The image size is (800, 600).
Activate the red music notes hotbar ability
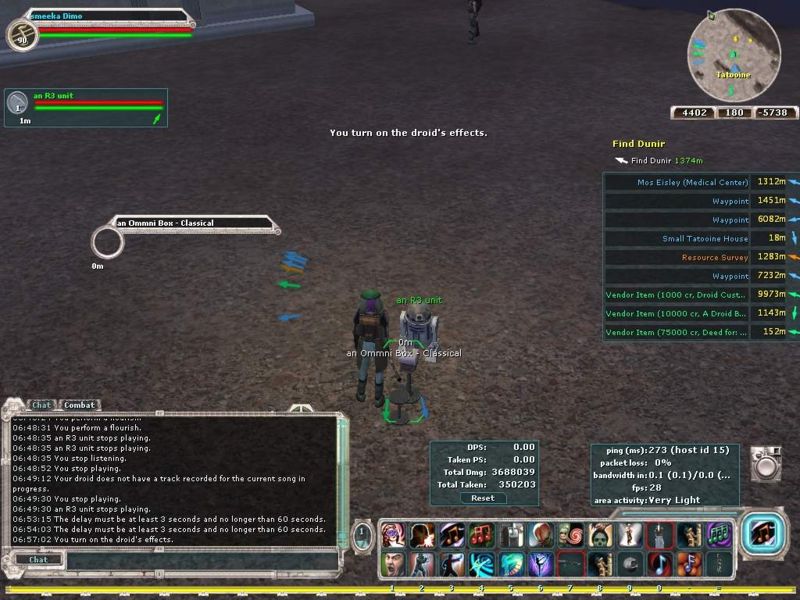(x=482, y=535)
